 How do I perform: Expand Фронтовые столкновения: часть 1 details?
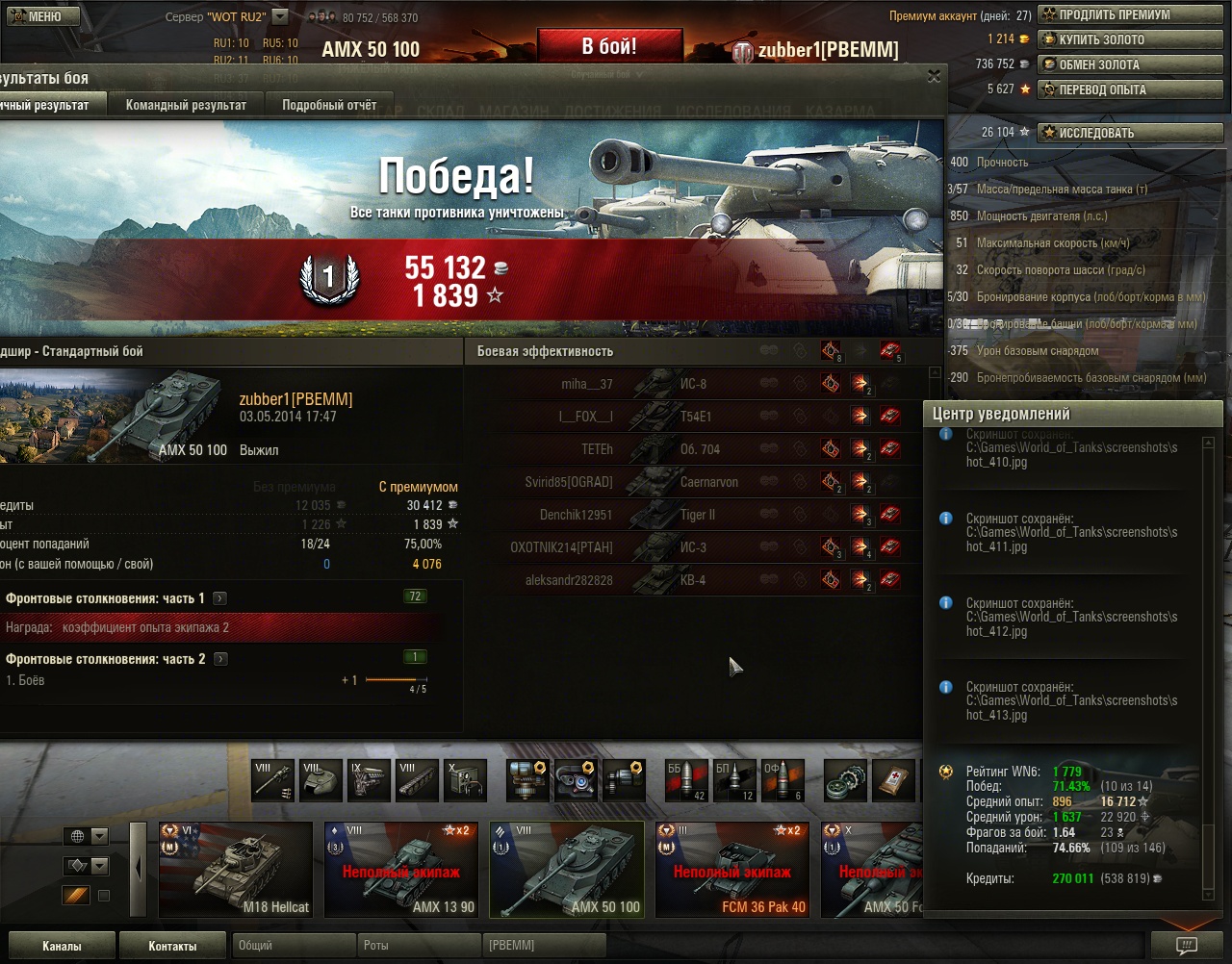[220, 598]
